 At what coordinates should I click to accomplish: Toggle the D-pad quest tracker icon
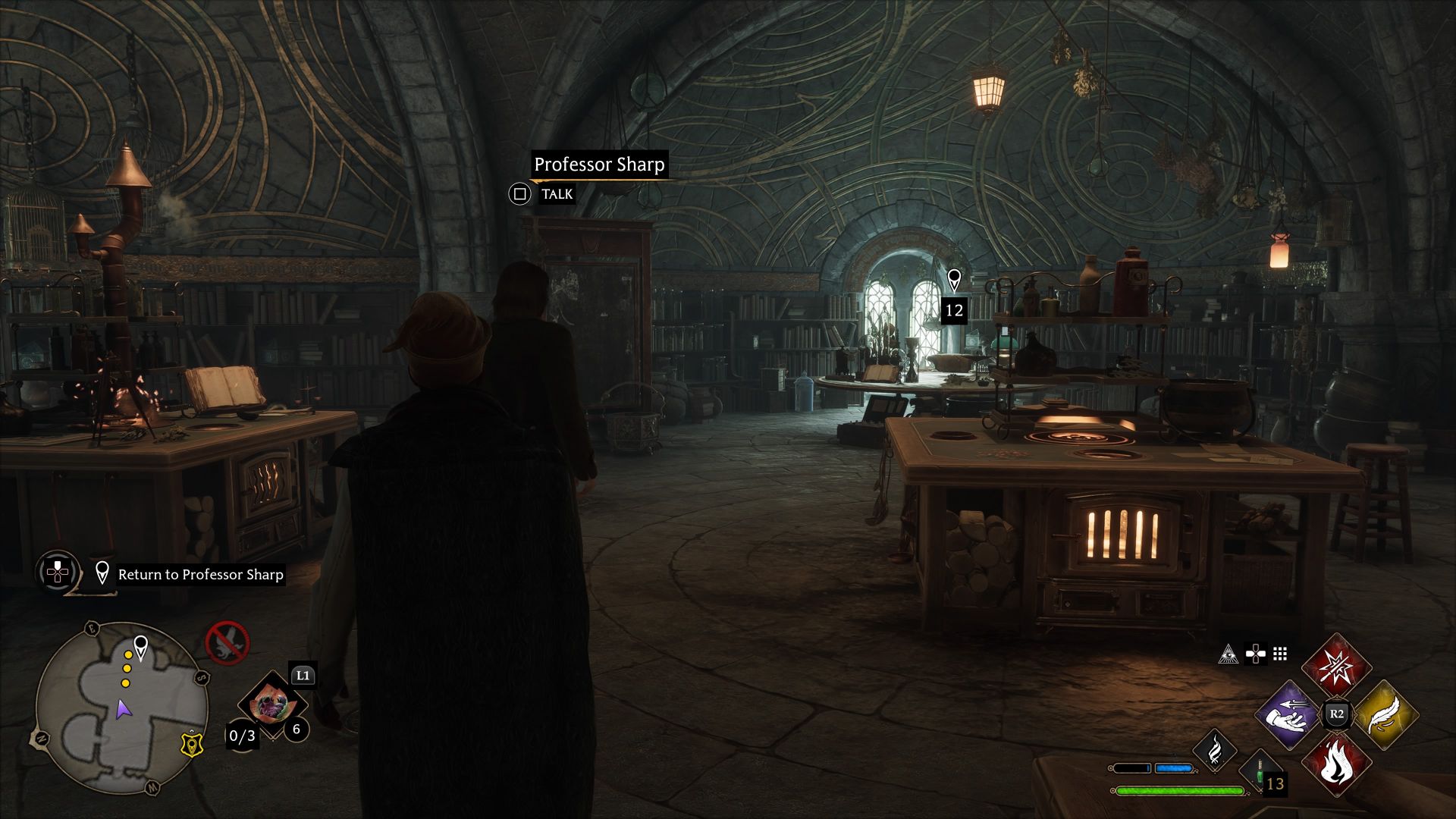56,573
